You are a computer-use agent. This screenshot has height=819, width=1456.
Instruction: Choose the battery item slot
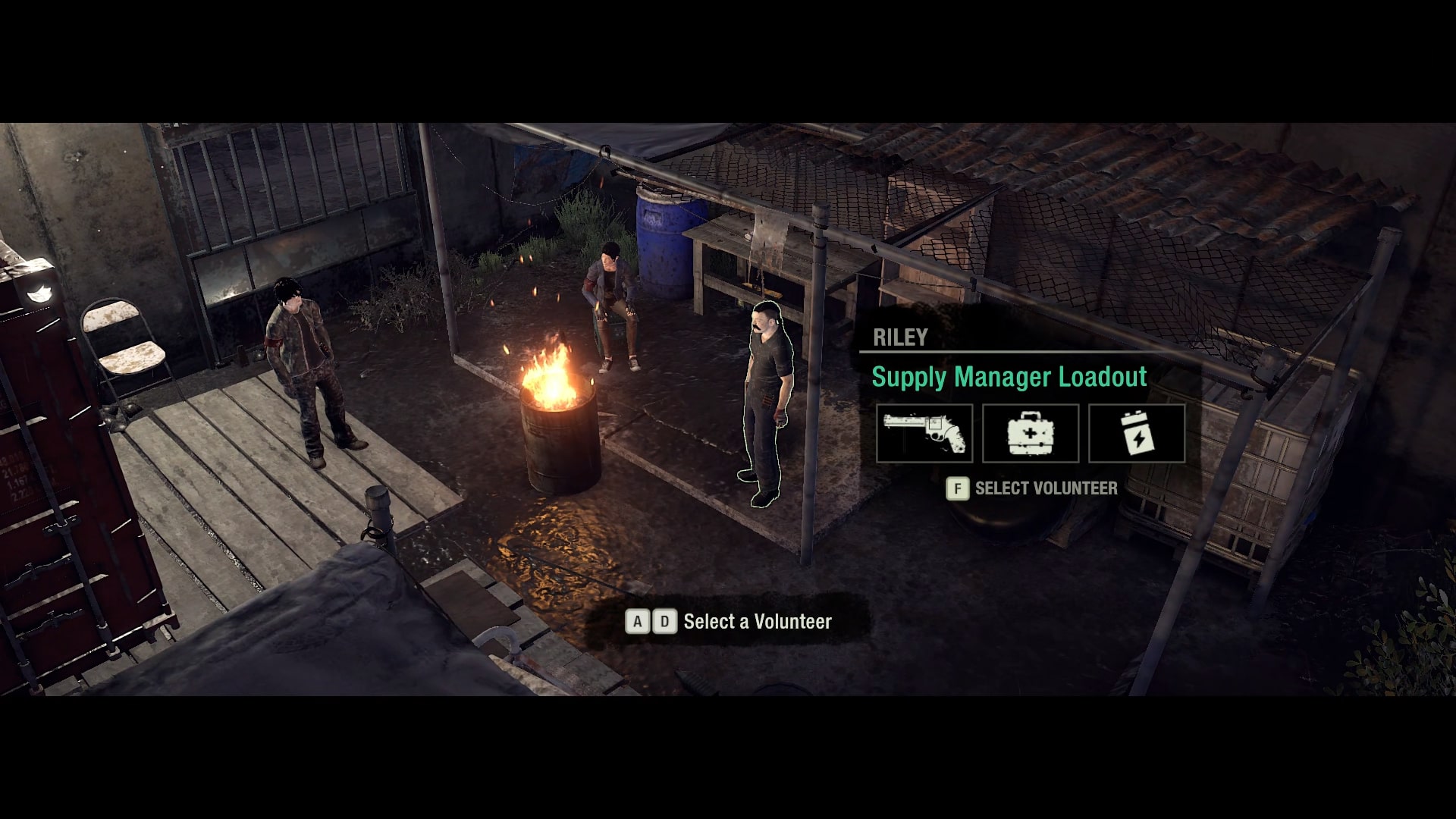pyautogui.click(x=1136, y=433)
